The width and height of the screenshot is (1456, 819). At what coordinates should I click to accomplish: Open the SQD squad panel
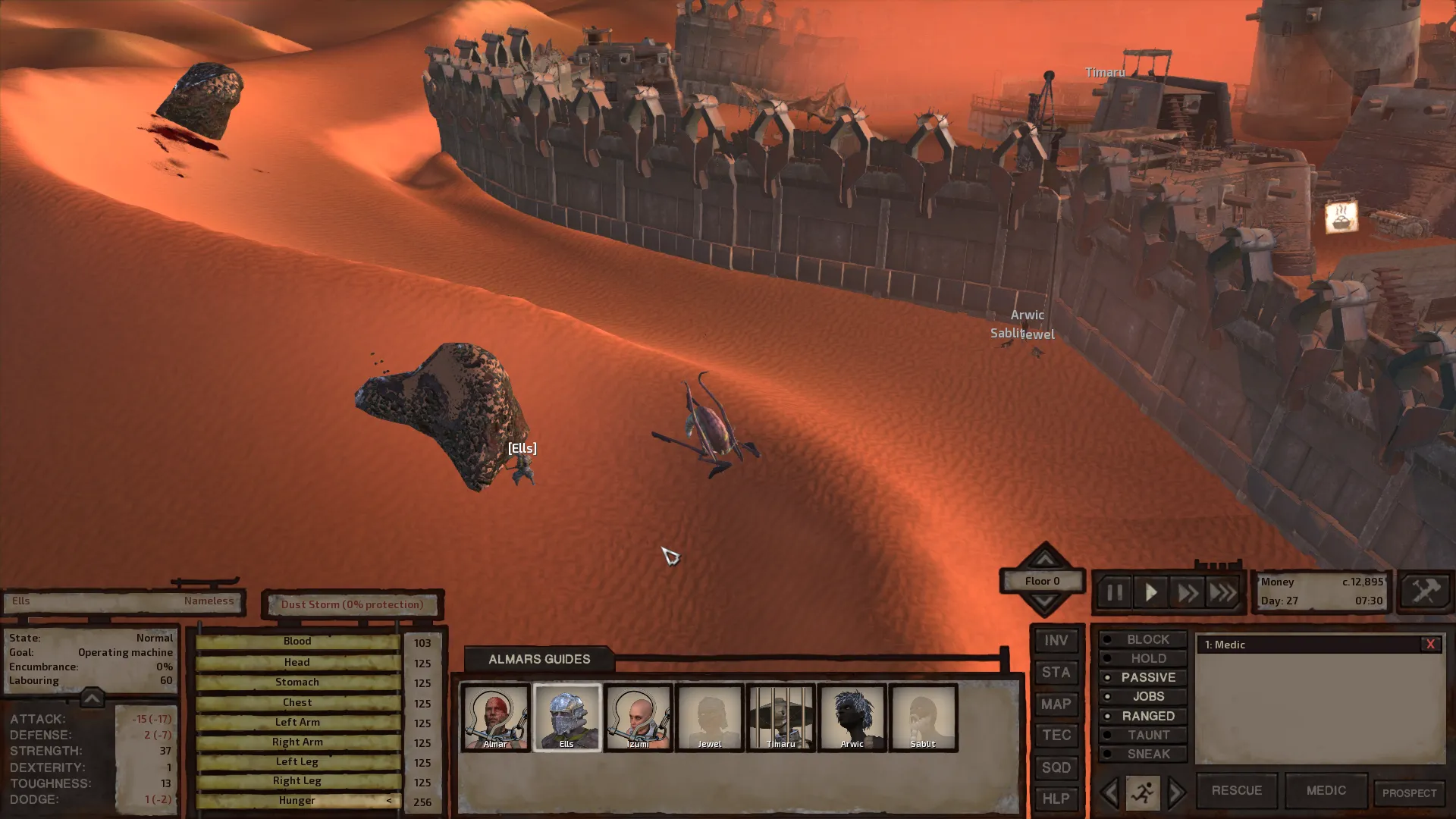click(1056, 767)
